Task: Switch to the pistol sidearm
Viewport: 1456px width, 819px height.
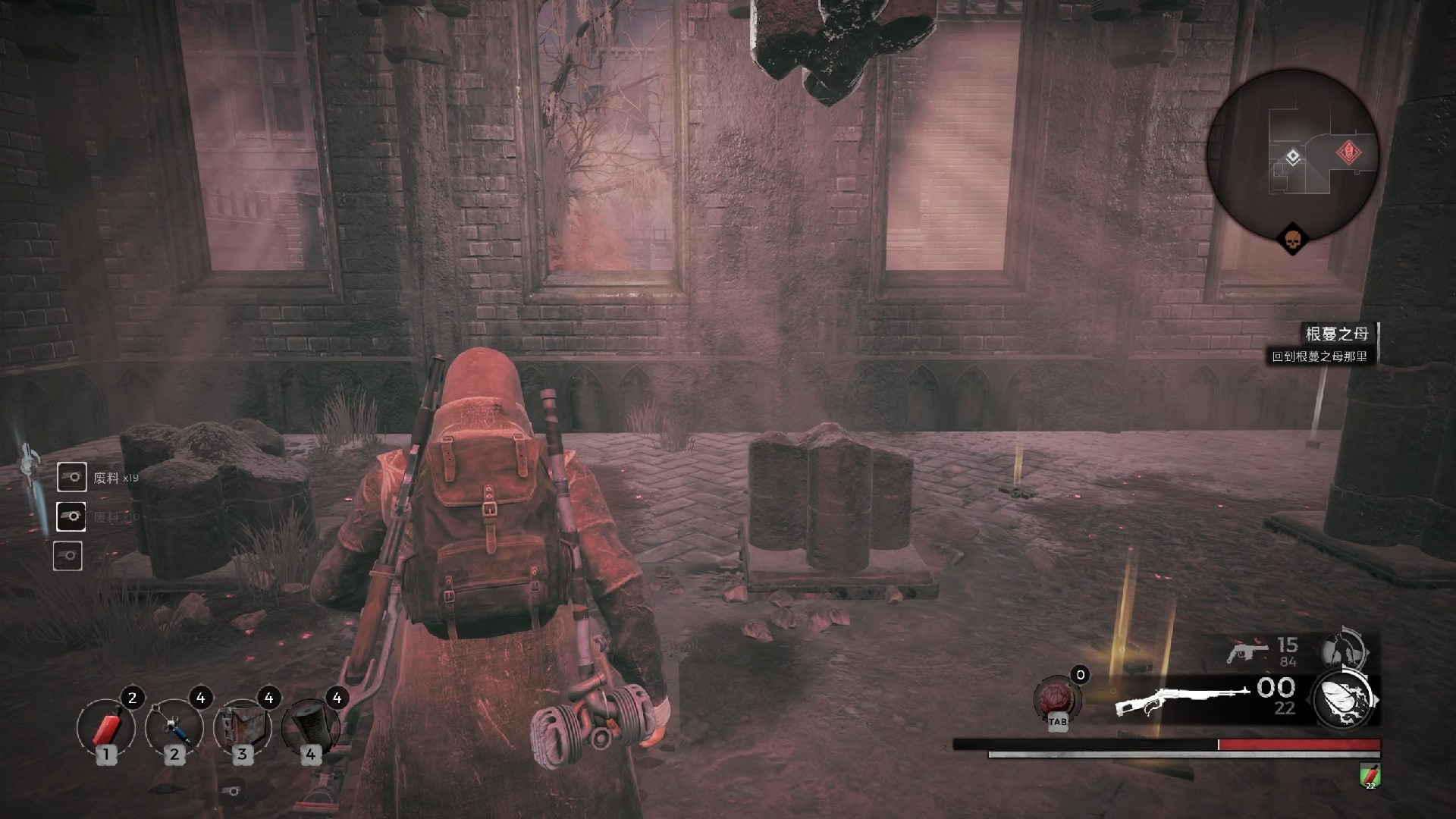Action: [x=1247, y=651]
